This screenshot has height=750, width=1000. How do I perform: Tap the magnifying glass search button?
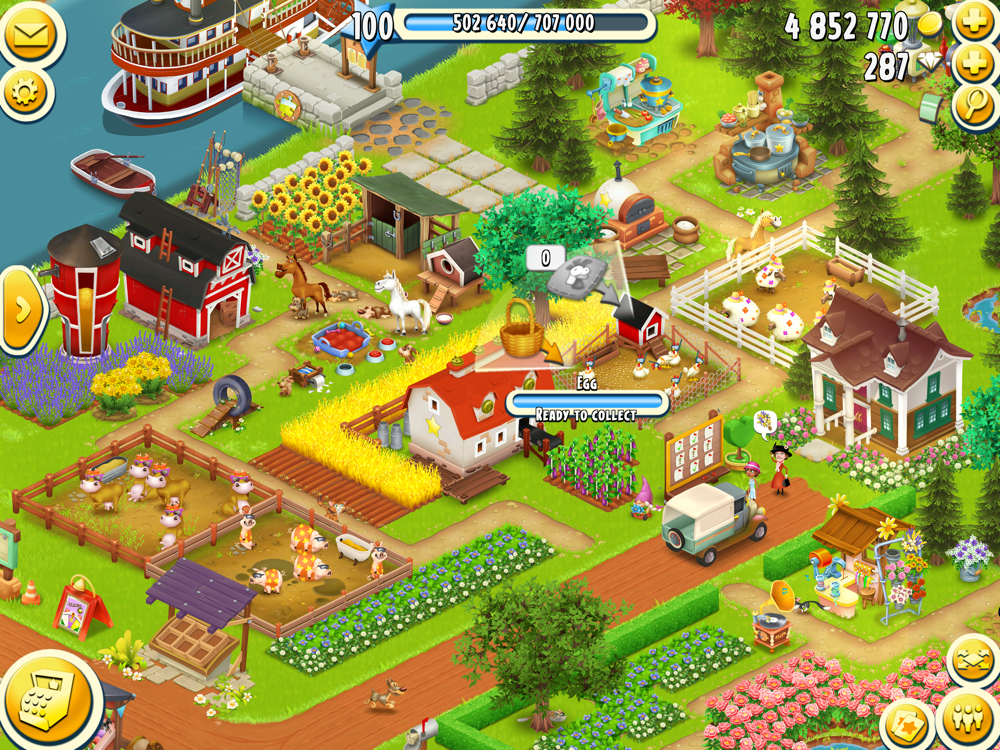click(x=975, y=106)
